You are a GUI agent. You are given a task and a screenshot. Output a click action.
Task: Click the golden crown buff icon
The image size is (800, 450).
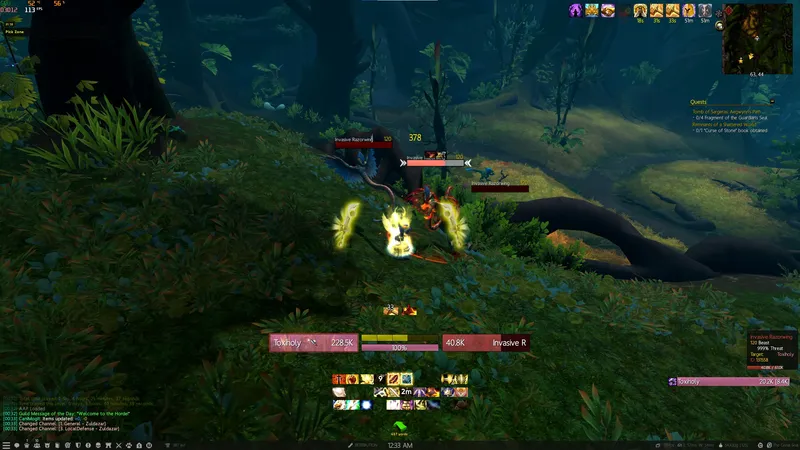592,10
